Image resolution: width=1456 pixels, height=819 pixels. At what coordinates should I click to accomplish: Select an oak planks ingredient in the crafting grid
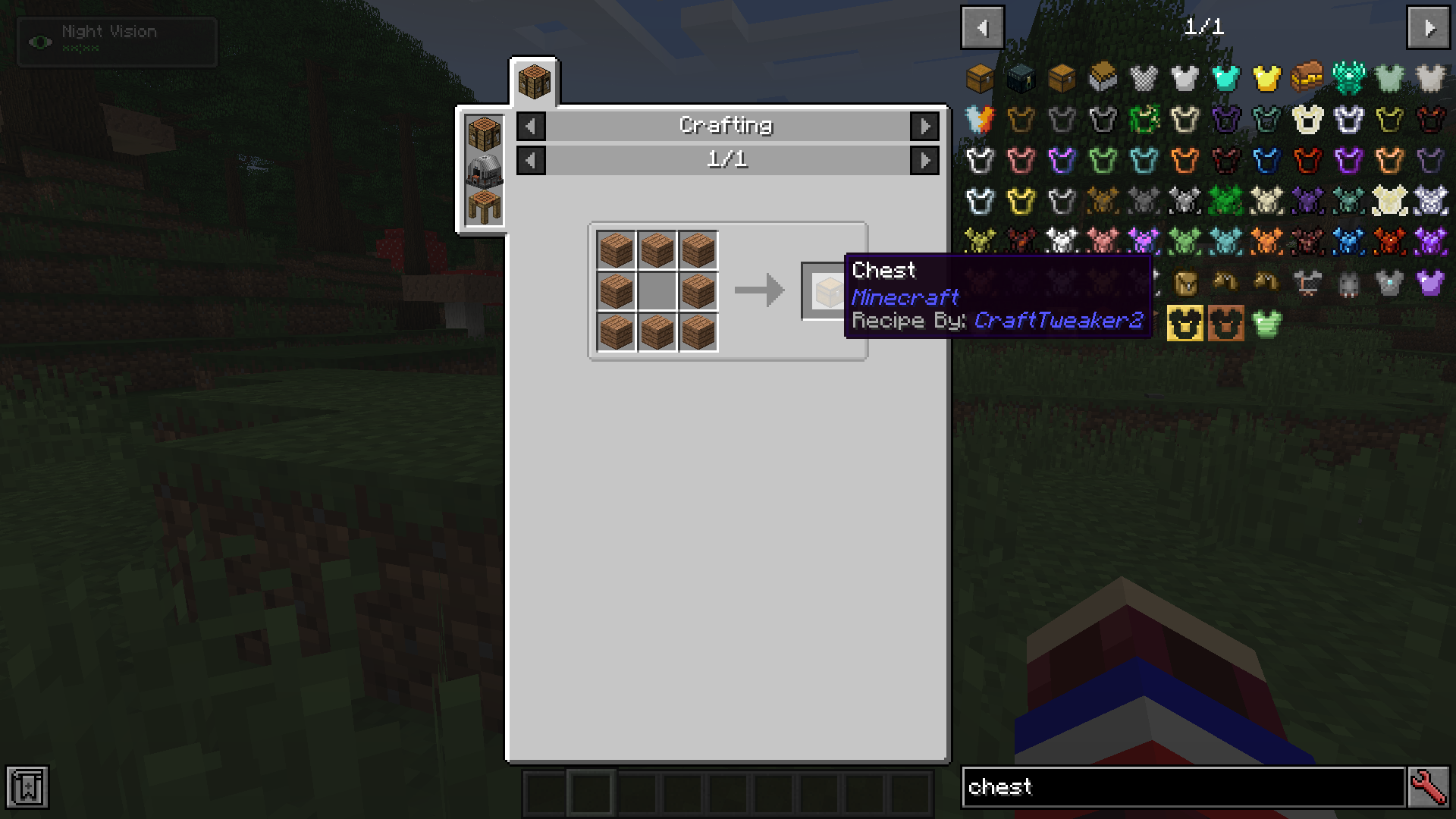(x=616, y=250)
